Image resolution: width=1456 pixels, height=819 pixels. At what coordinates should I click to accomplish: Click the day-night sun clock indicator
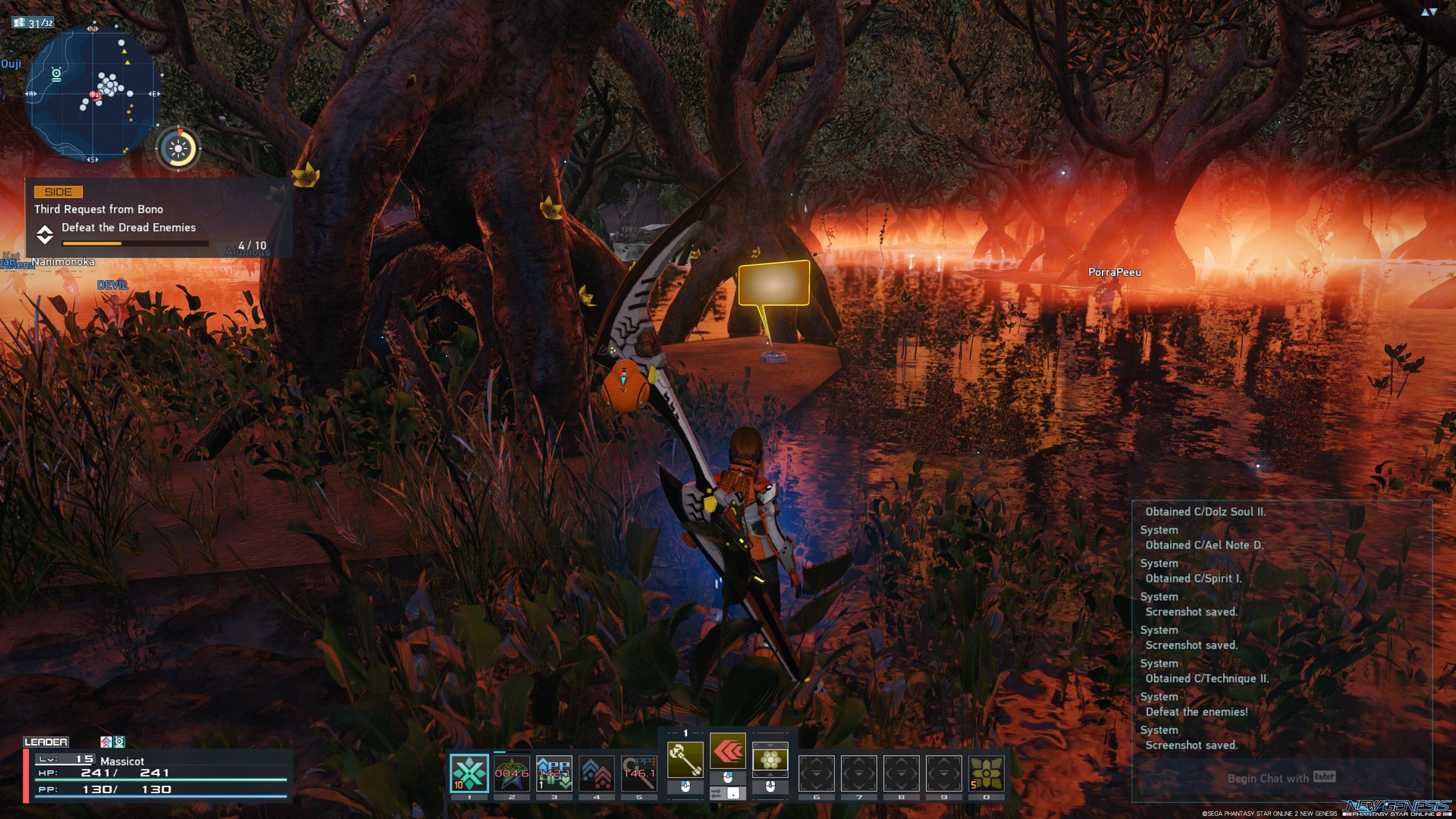point(179,149)
